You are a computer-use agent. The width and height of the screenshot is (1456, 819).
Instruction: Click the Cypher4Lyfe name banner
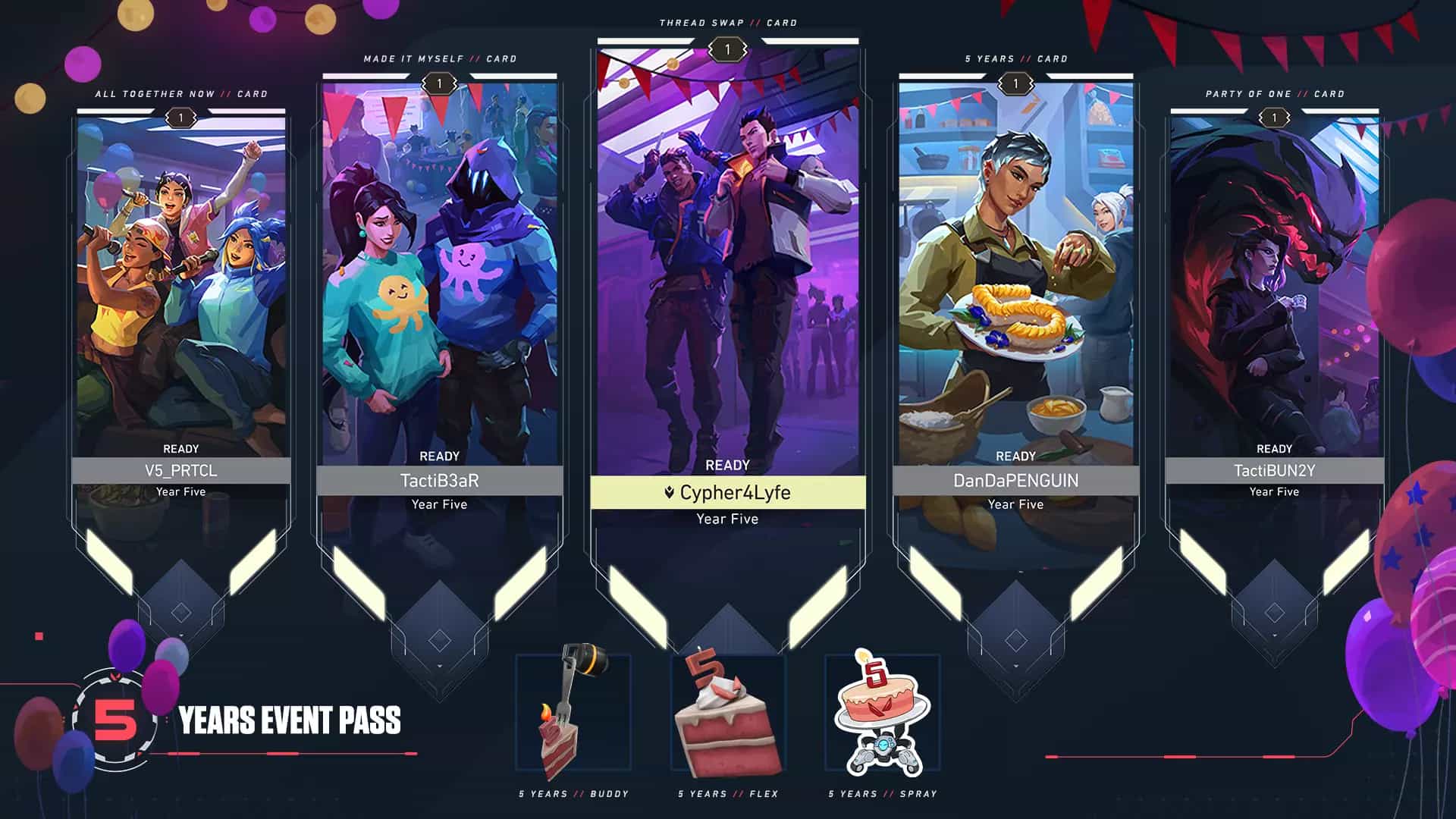728,493
